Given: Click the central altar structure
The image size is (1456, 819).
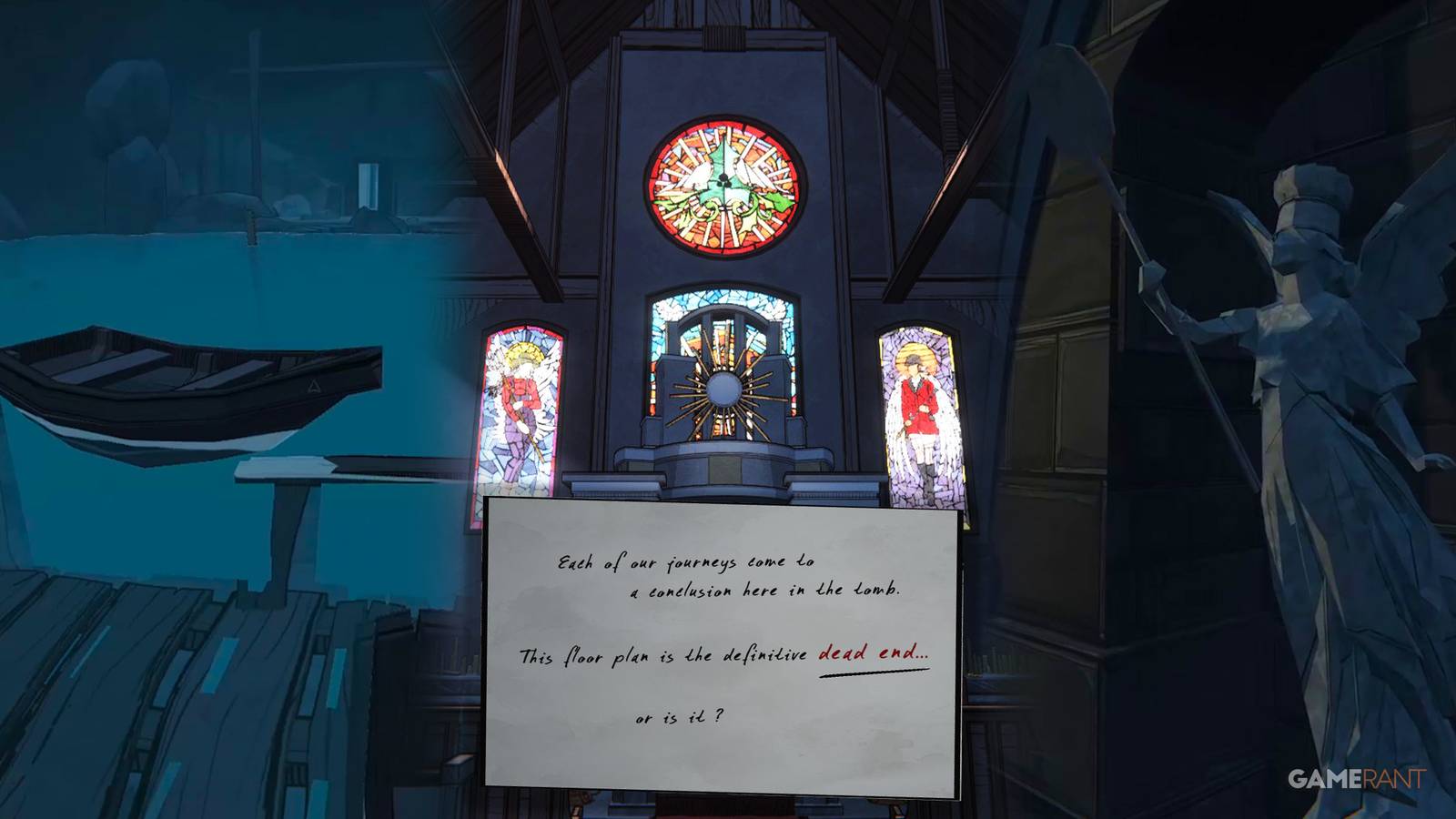Looking at the screenshot, I should click(723, 464).
